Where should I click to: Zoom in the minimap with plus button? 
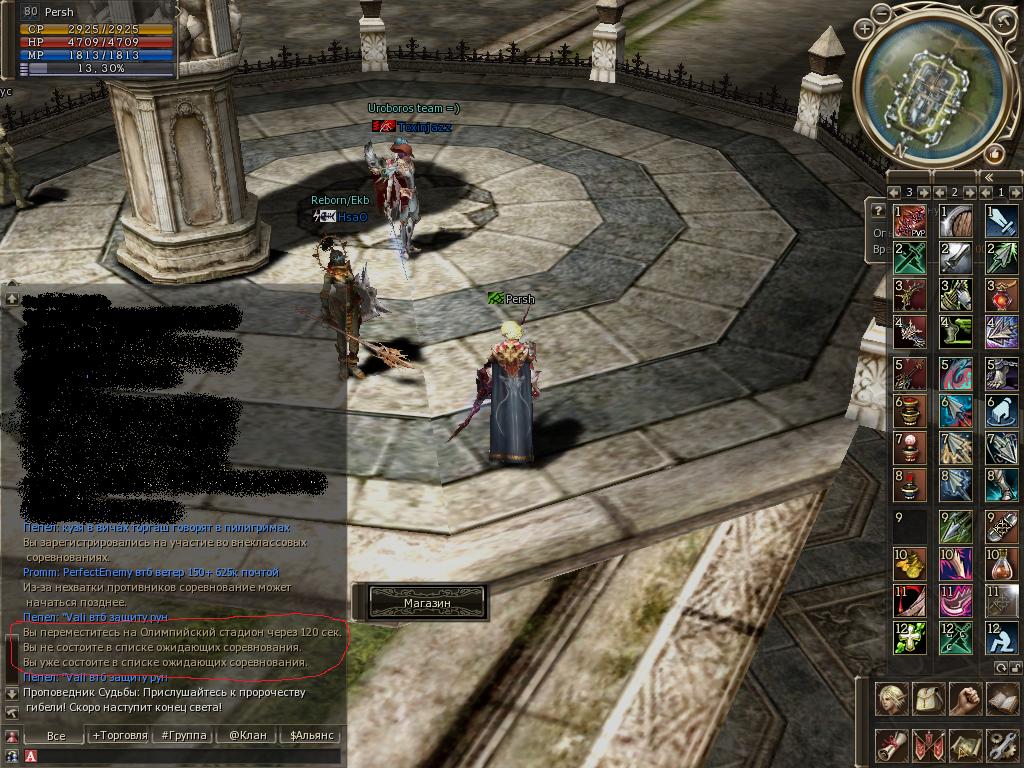[x=865, y=29]
